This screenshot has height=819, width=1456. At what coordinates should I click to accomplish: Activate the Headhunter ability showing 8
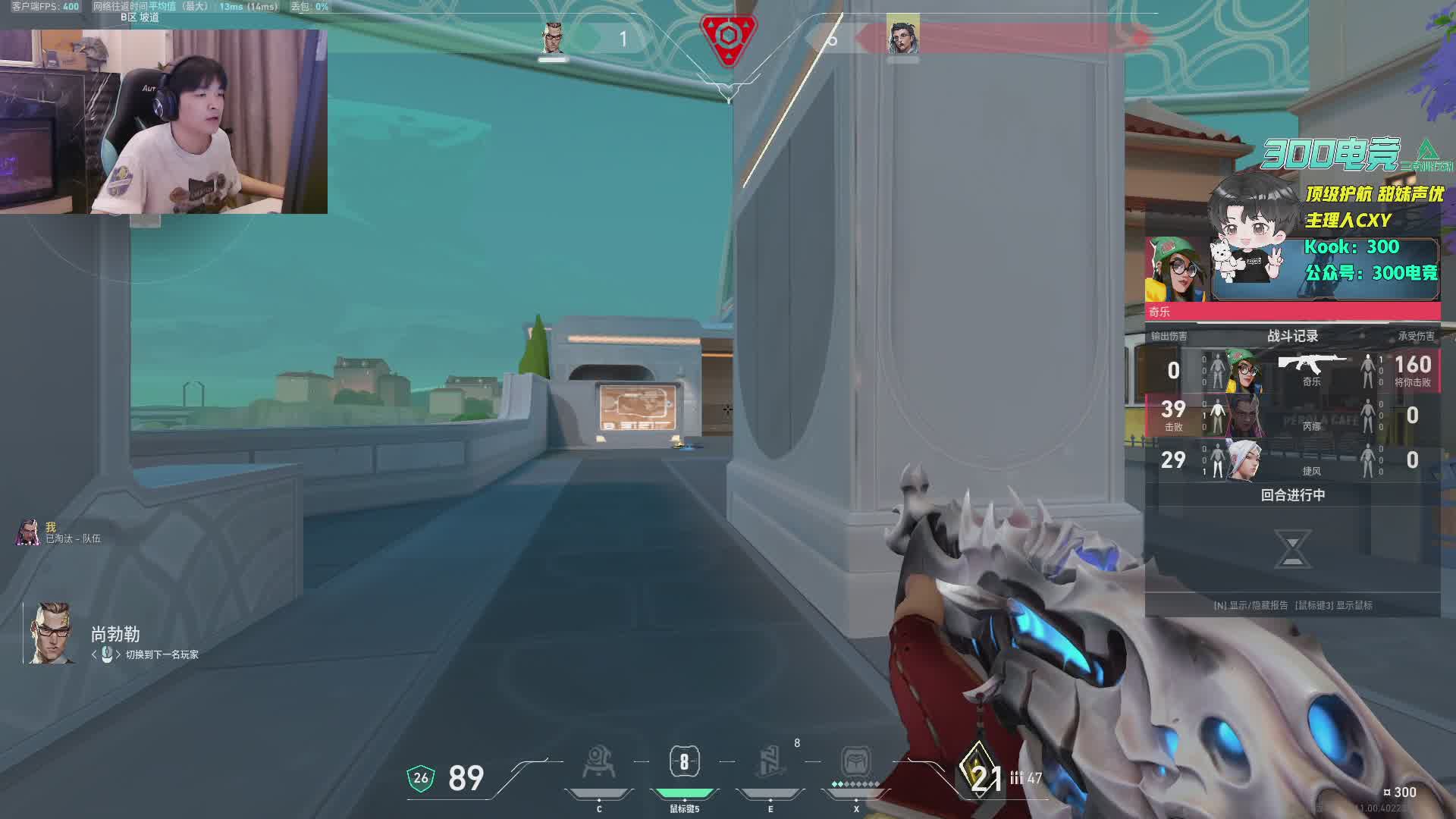pos(684,762)
